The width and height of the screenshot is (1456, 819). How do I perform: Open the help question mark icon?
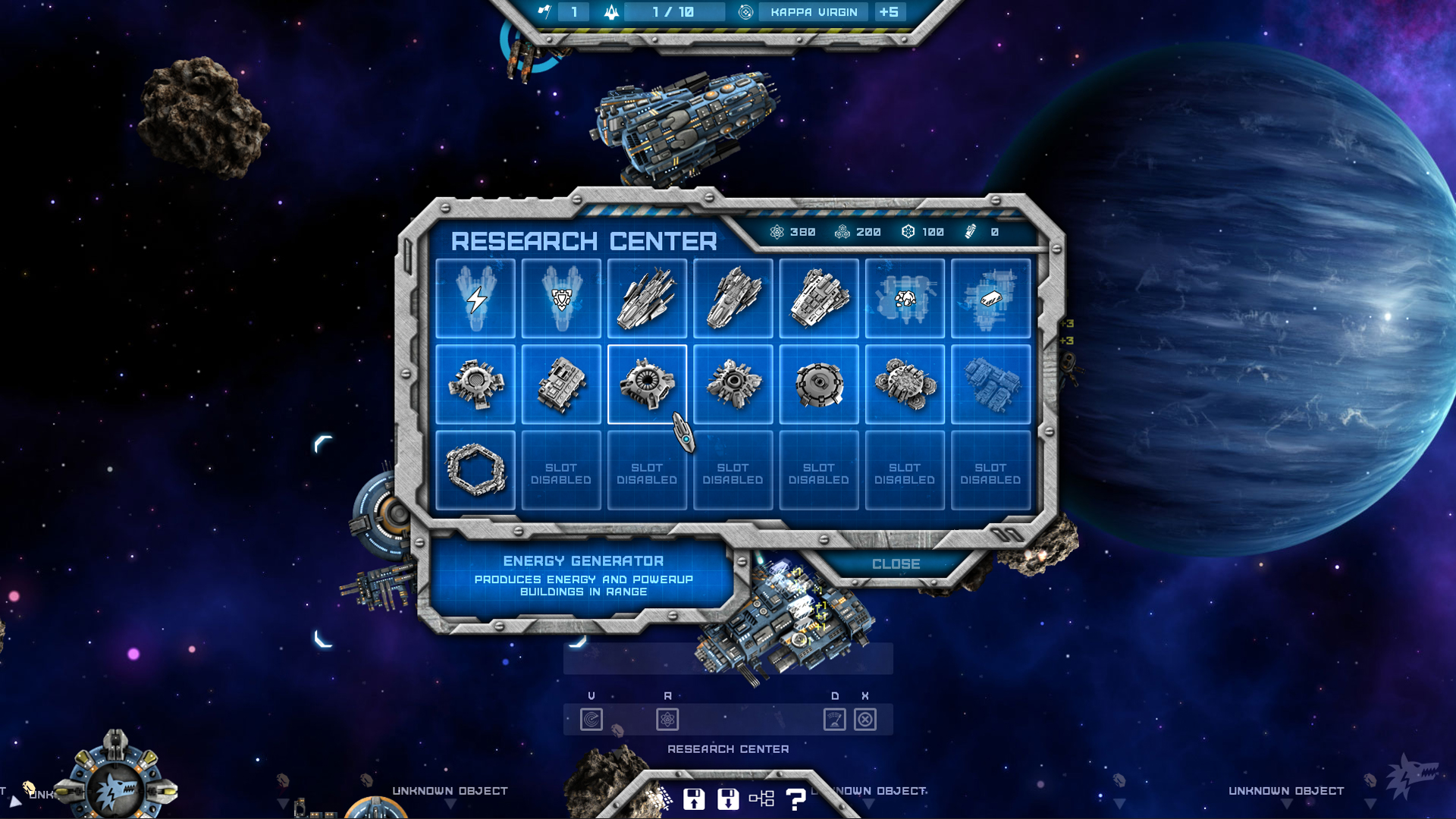coord(795,797)
